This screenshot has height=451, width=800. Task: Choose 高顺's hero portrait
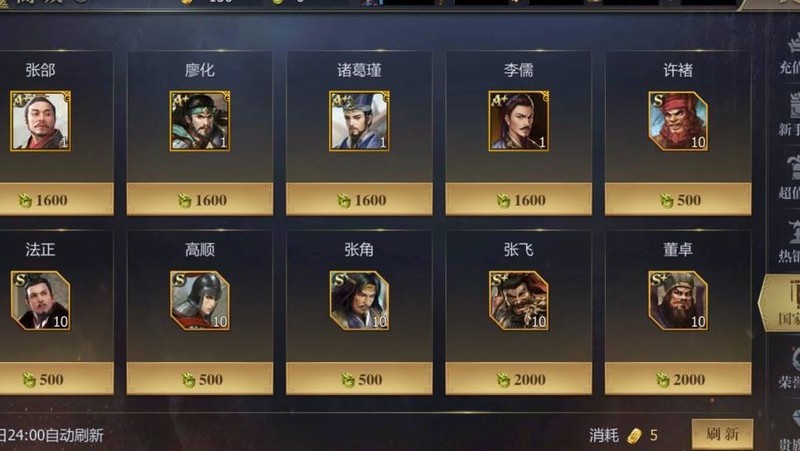click(200, 300)
